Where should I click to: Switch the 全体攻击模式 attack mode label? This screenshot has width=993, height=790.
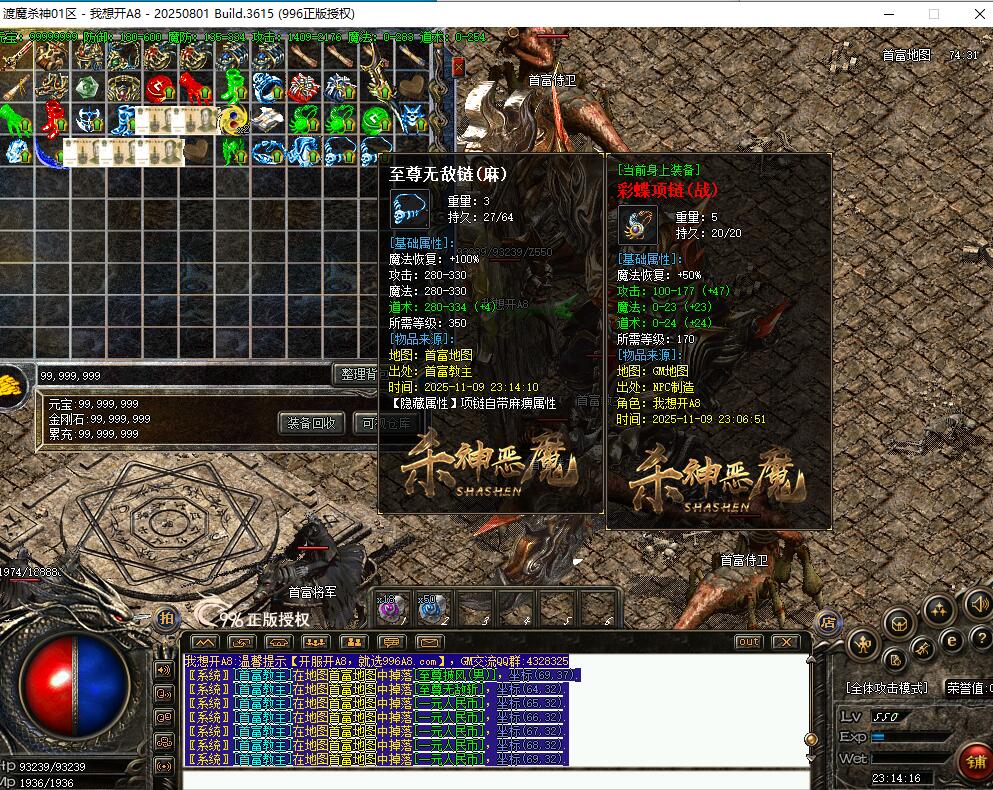pos(888,688)
